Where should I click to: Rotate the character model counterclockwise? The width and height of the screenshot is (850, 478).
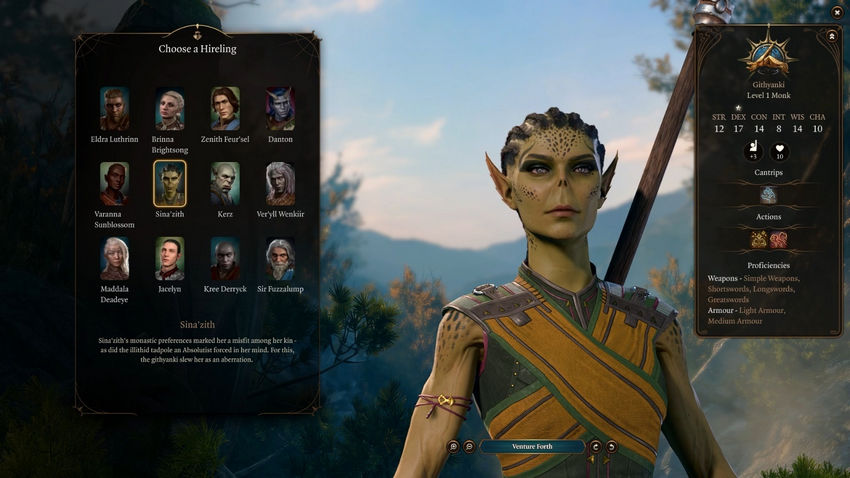(611, 447)
